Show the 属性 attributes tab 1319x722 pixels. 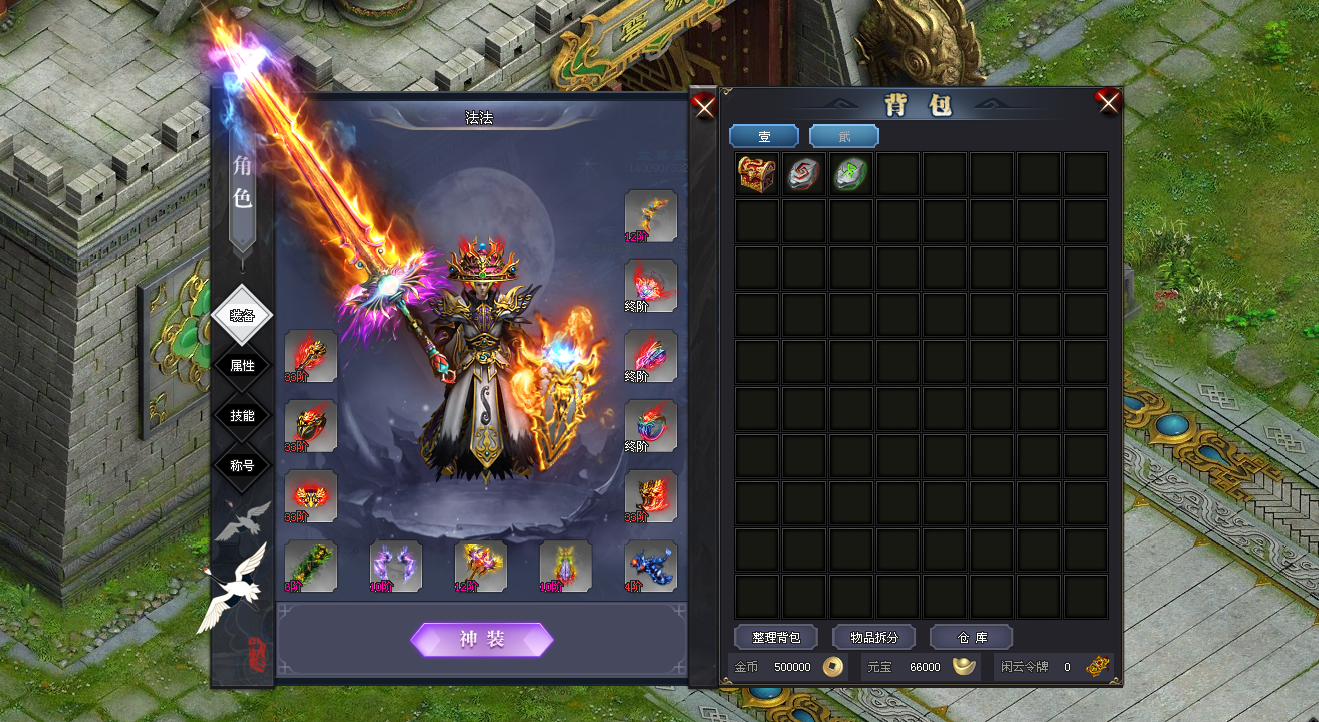coord(243,365)
